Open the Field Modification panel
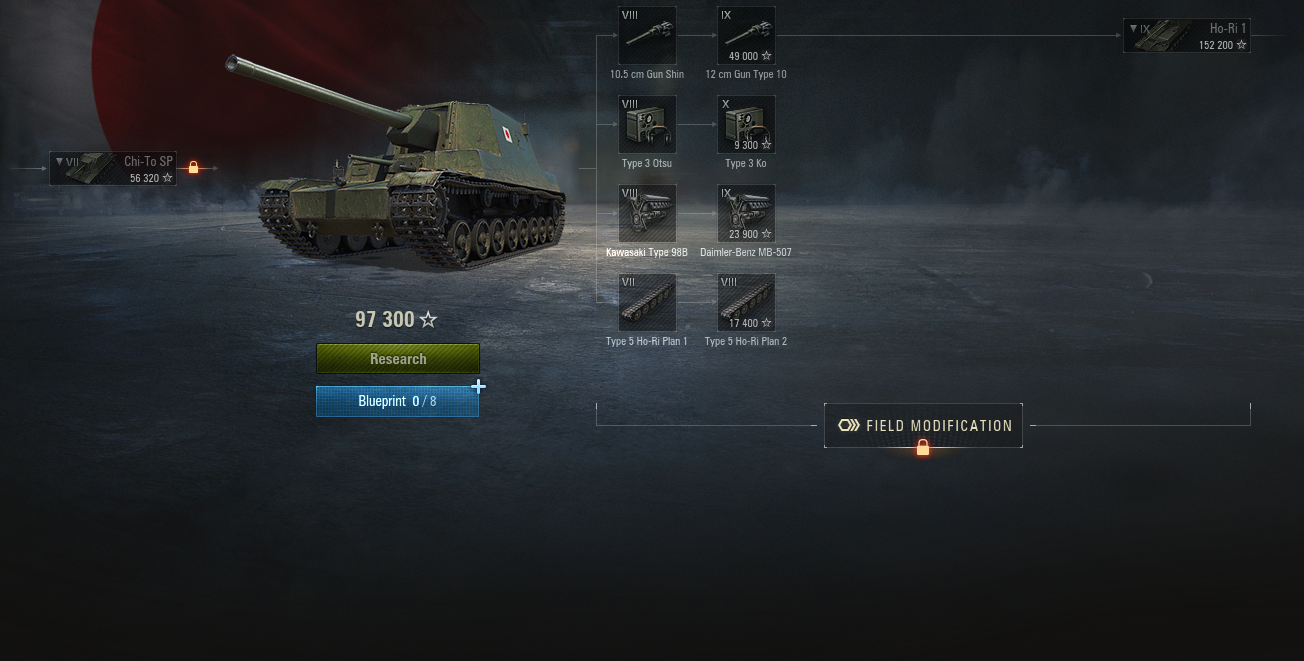The image size is (1304, 661). [x=923, y=426]
